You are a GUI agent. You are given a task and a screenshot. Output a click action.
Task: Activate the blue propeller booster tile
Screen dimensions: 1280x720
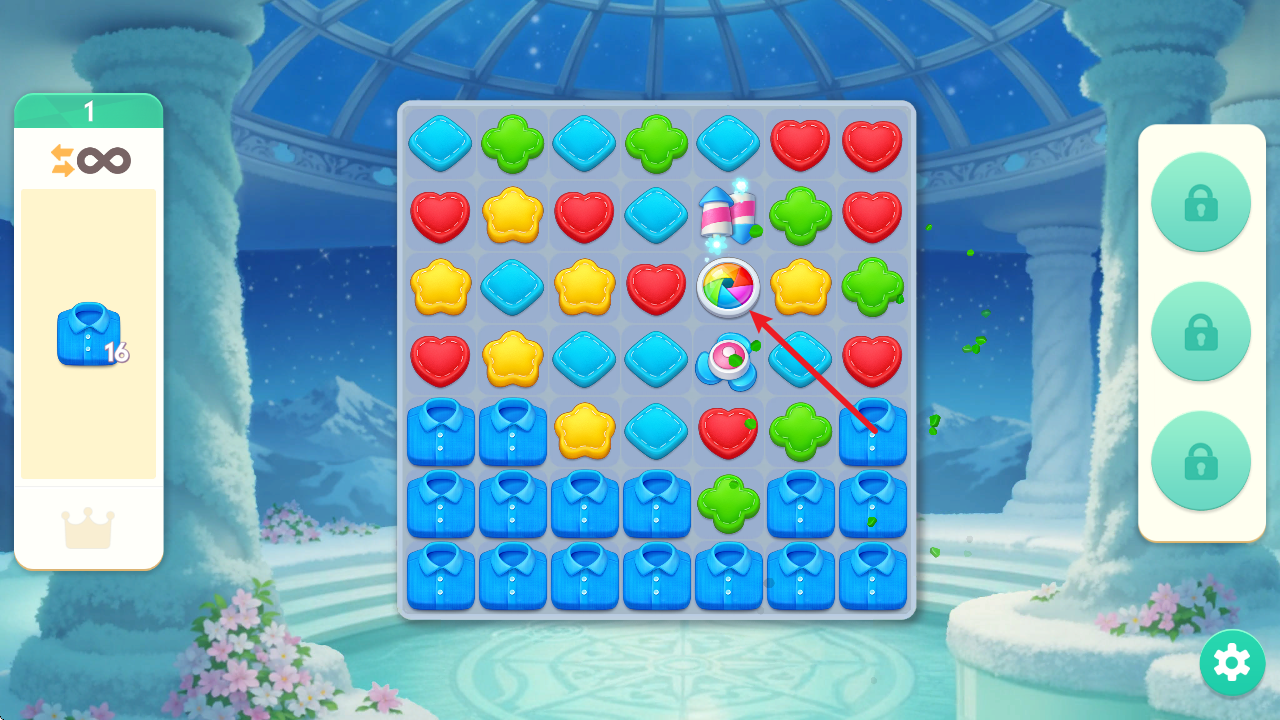728,361
